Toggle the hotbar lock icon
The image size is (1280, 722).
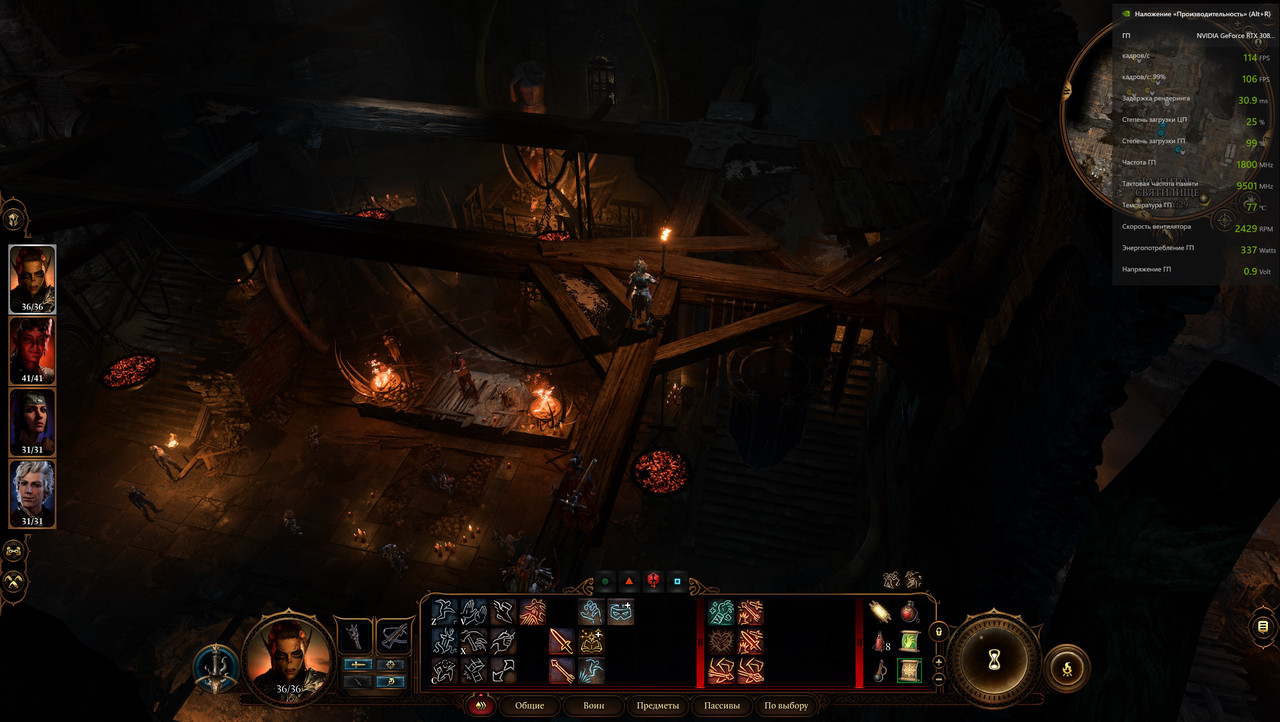938,632
